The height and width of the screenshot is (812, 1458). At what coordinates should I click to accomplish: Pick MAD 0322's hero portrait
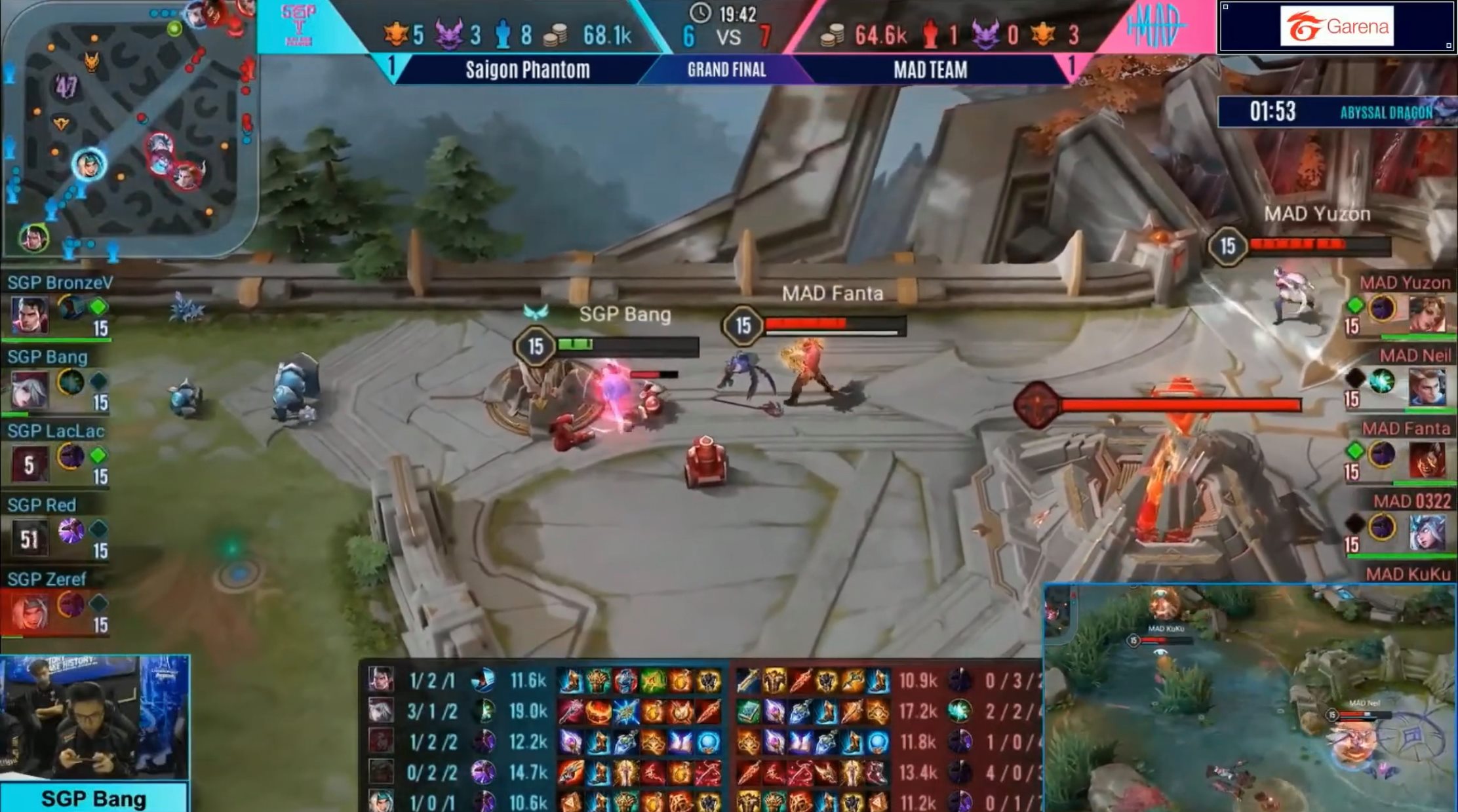pyautogui.click(x=1427, y=533)
